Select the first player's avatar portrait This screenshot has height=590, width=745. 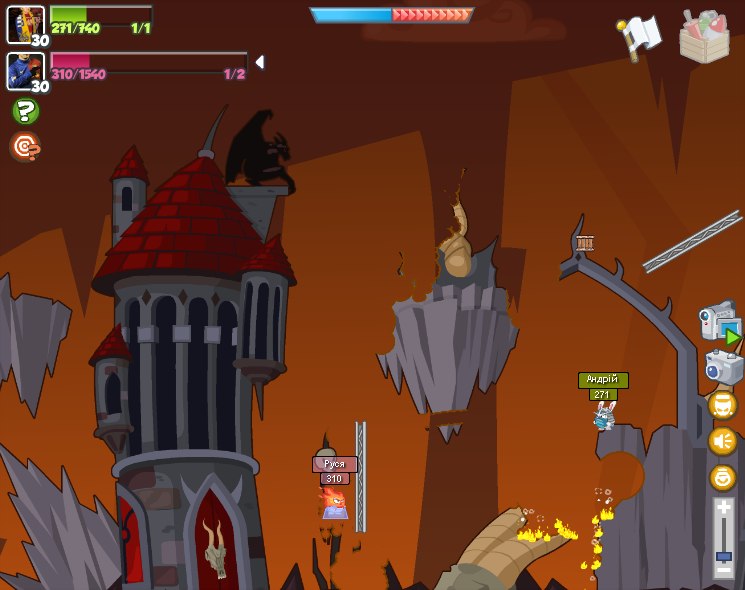[25, 24]
